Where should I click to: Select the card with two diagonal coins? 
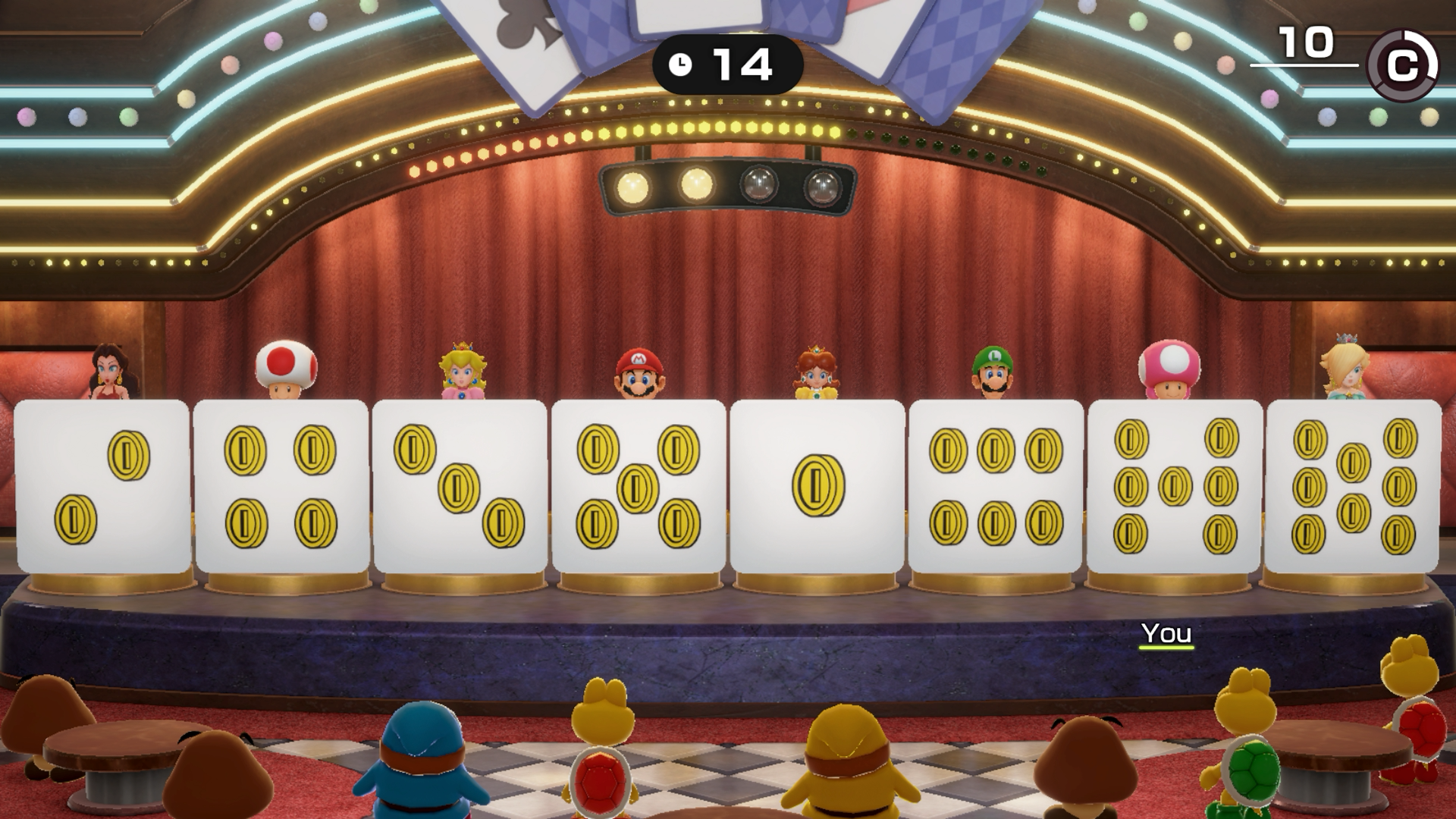tap(99, 485)
